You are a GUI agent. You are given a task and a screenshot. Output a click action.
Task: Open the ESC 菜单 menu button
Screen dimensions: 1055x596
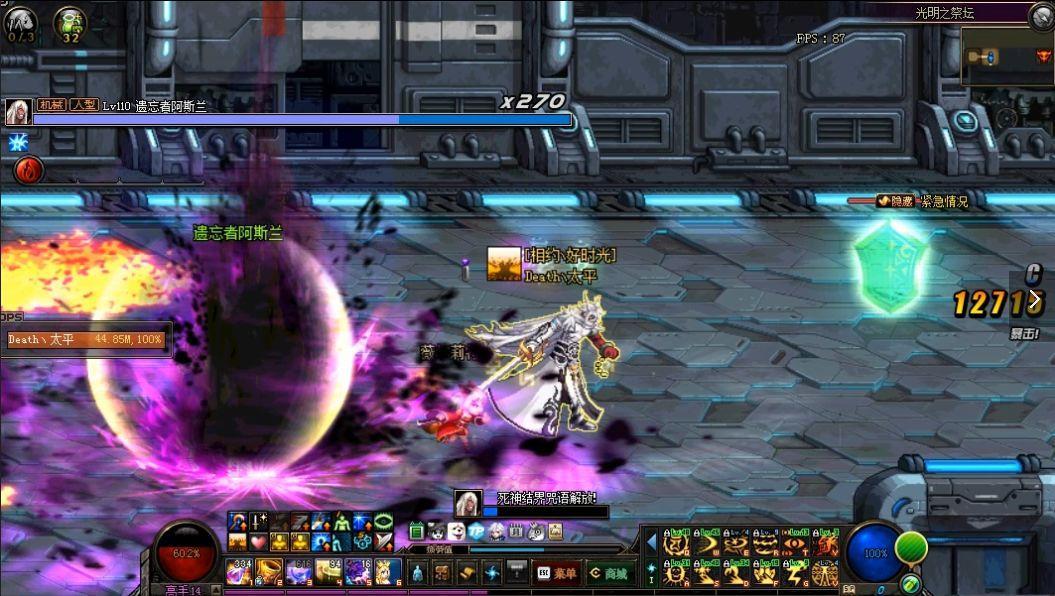[x=557, y=573]
